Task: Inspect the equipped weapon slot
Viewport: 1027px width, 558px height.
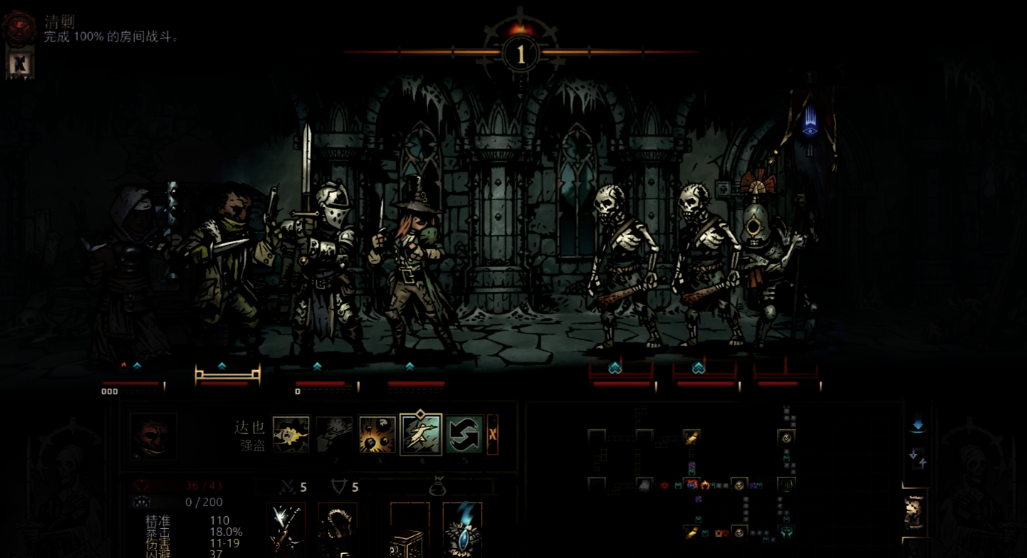Action: 287,525
